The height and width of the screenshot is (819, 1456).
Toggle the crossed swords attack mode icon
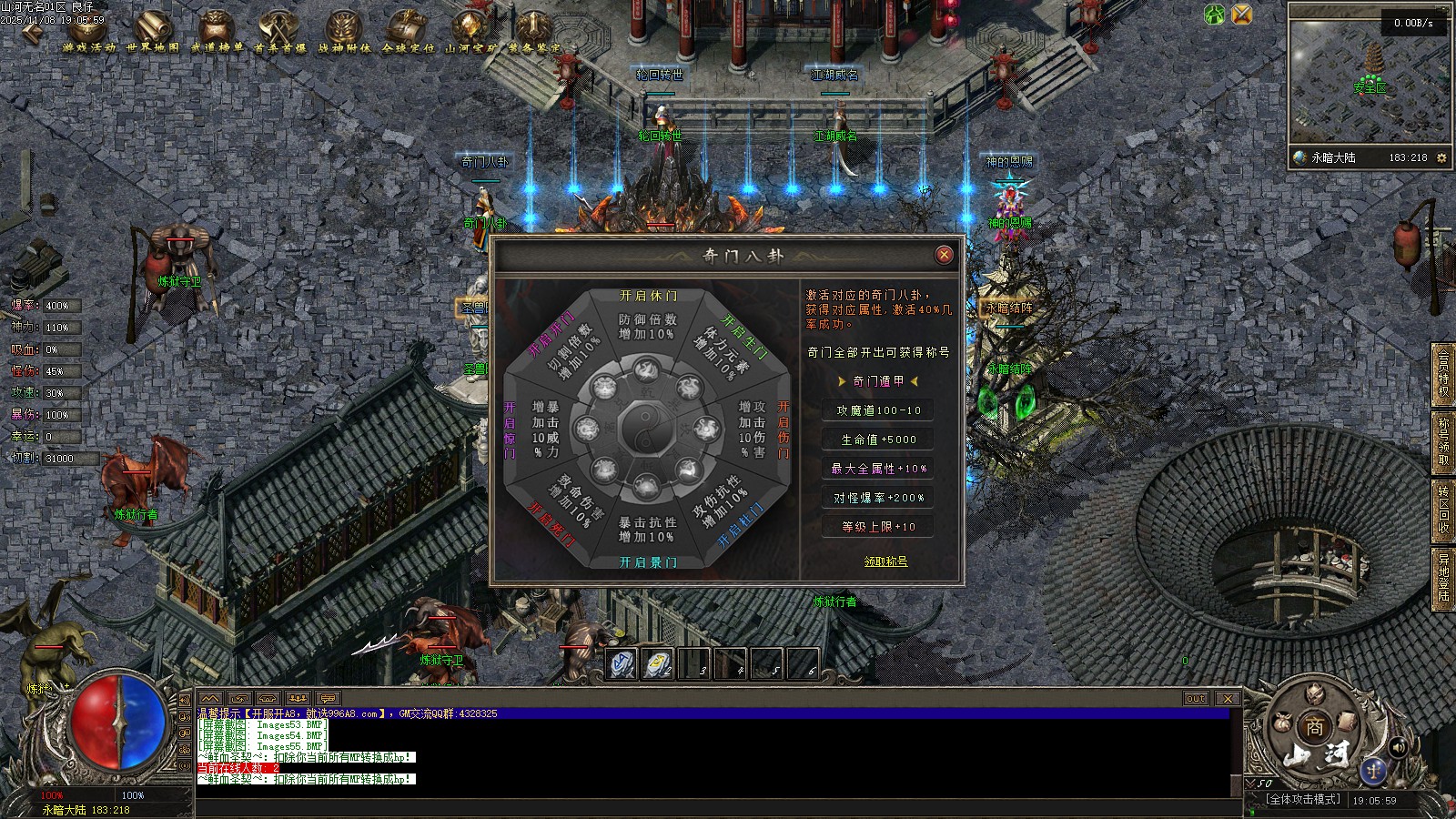click(1241, 14)
